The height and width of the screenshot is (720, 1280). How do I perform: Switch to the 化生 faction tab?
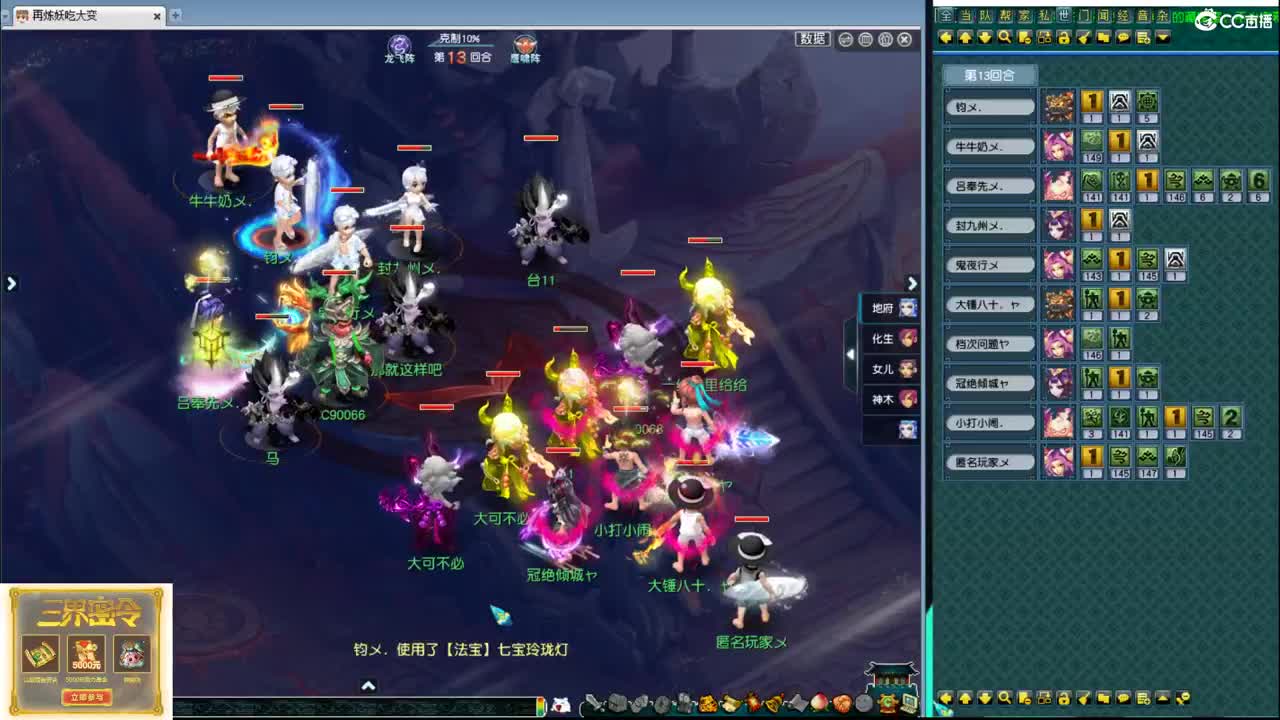pos(884,339)
